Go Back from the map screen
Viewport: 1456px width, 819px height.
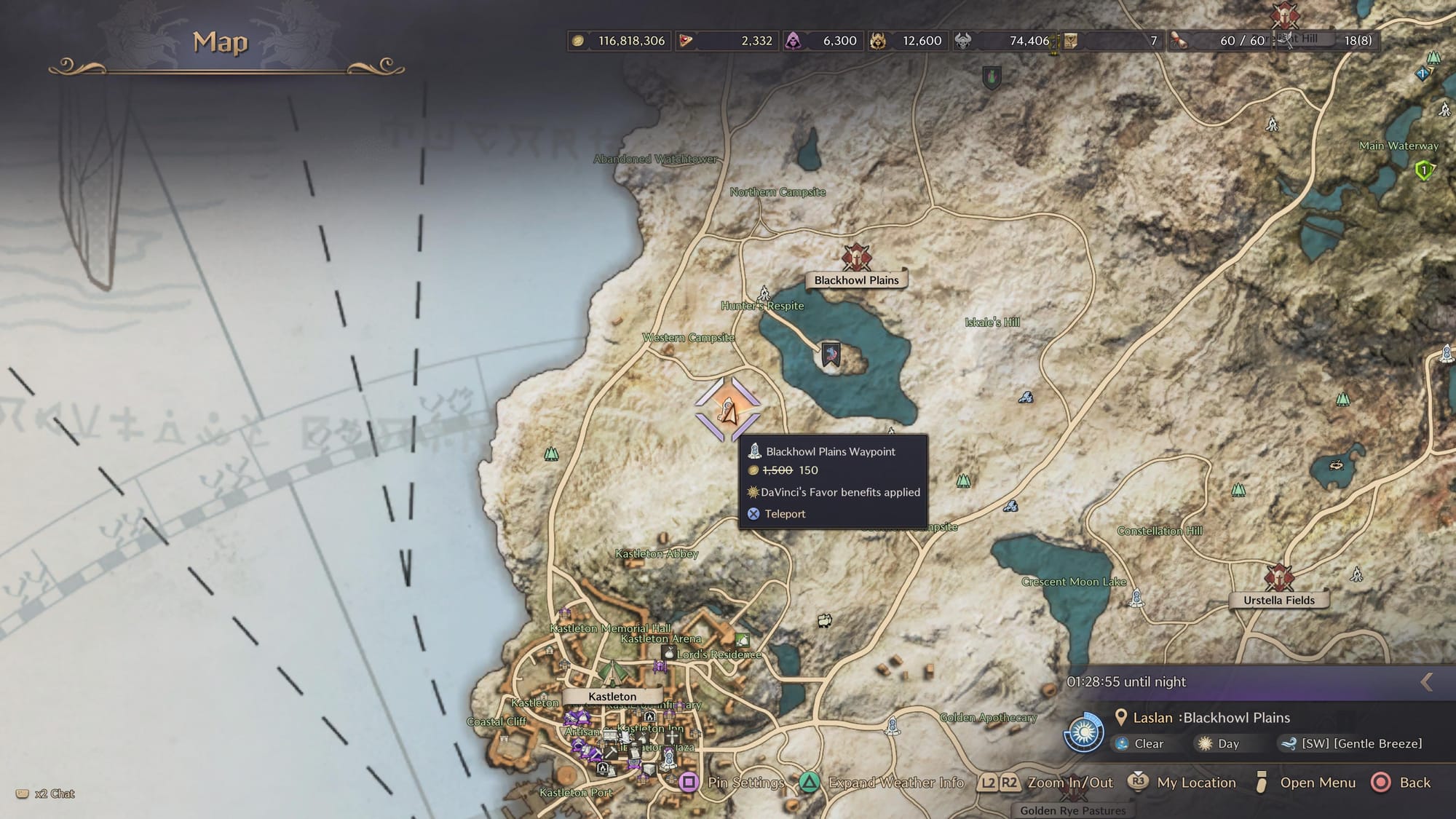(x=1401, y=783)
